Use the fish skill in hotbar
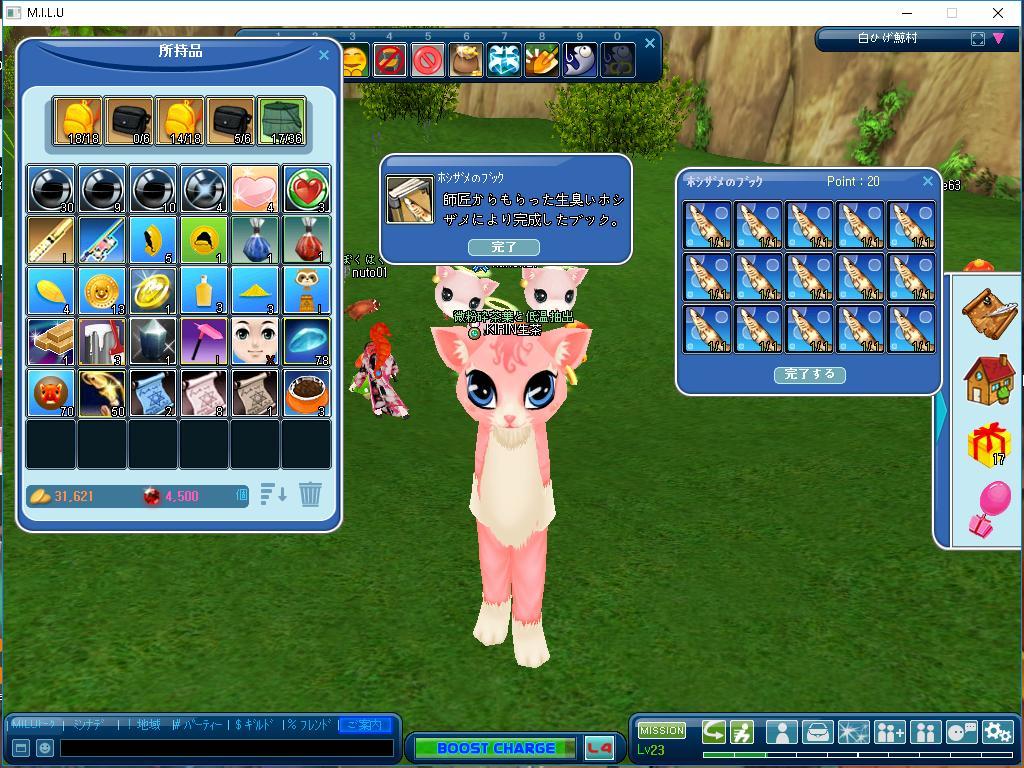 [x=579, y=61]
